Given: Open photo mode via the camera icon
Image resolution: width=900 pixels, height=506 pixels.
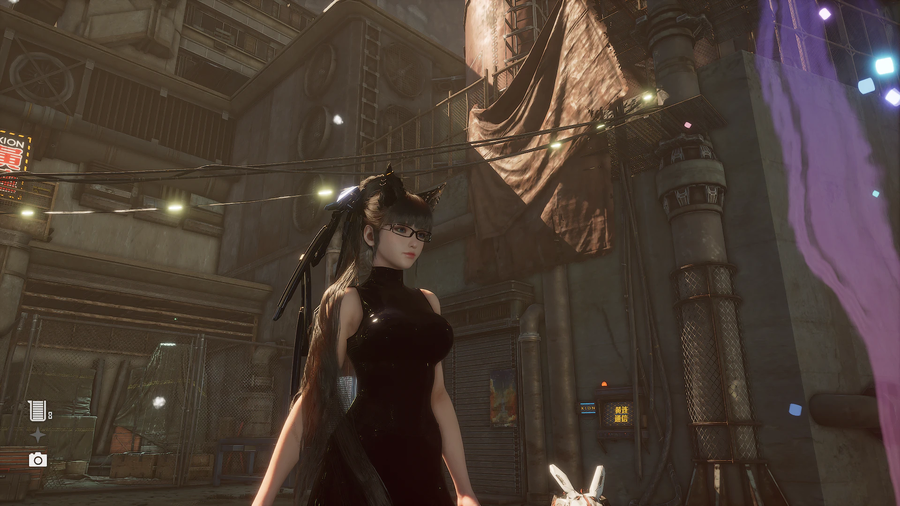Looking at the screenshot, I should click(x=38, y=459).
